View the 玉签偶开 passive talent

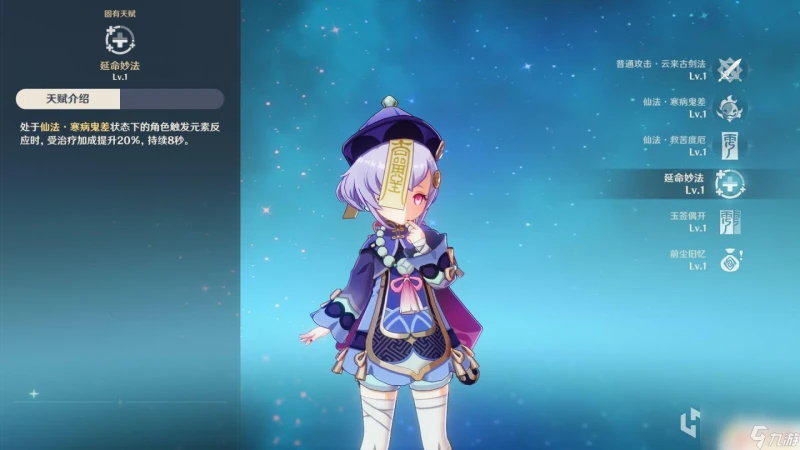coord(731,222)
